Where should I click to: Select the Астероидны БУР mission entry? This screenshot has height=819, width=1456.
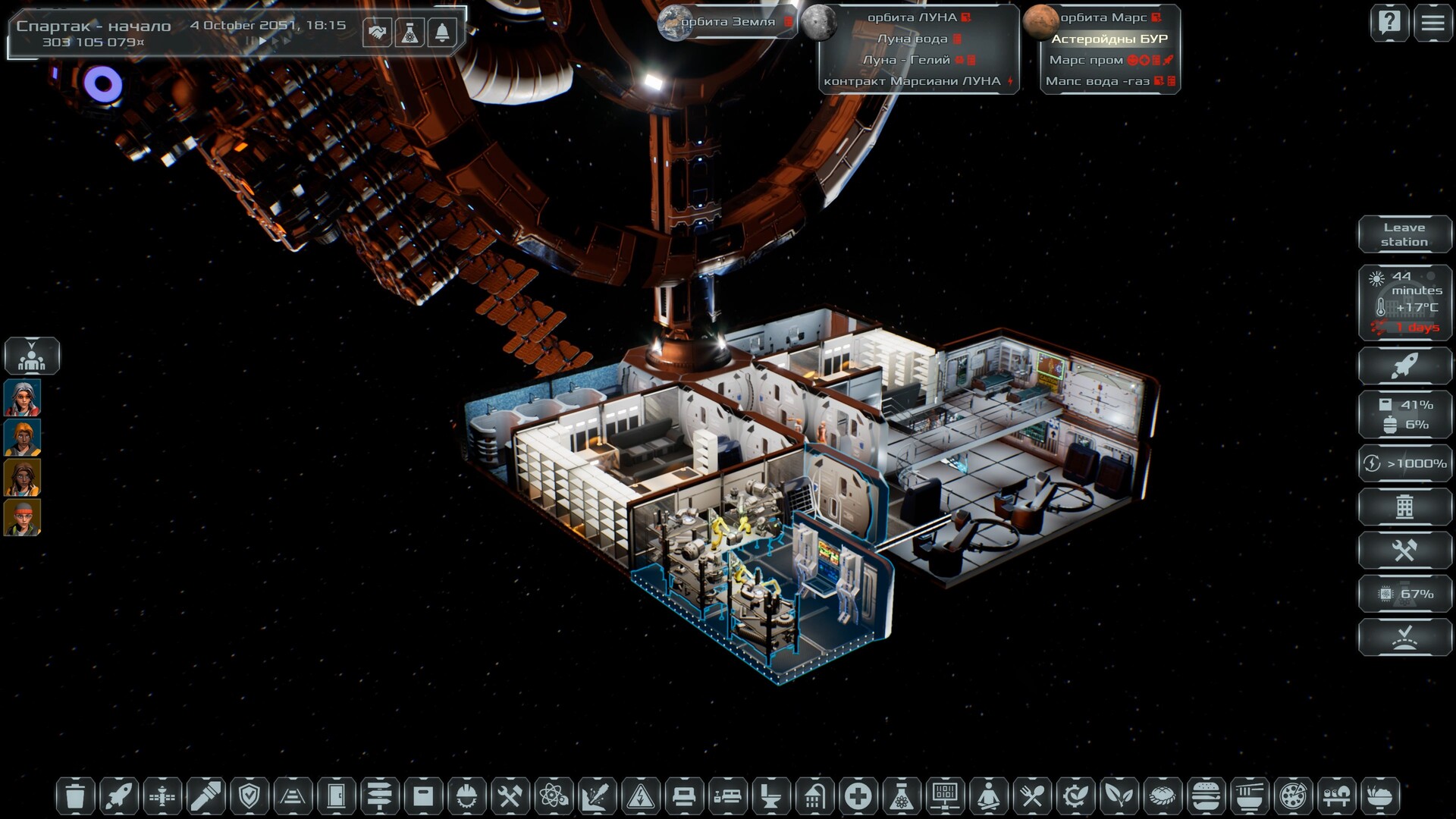tap(1109, 39)
